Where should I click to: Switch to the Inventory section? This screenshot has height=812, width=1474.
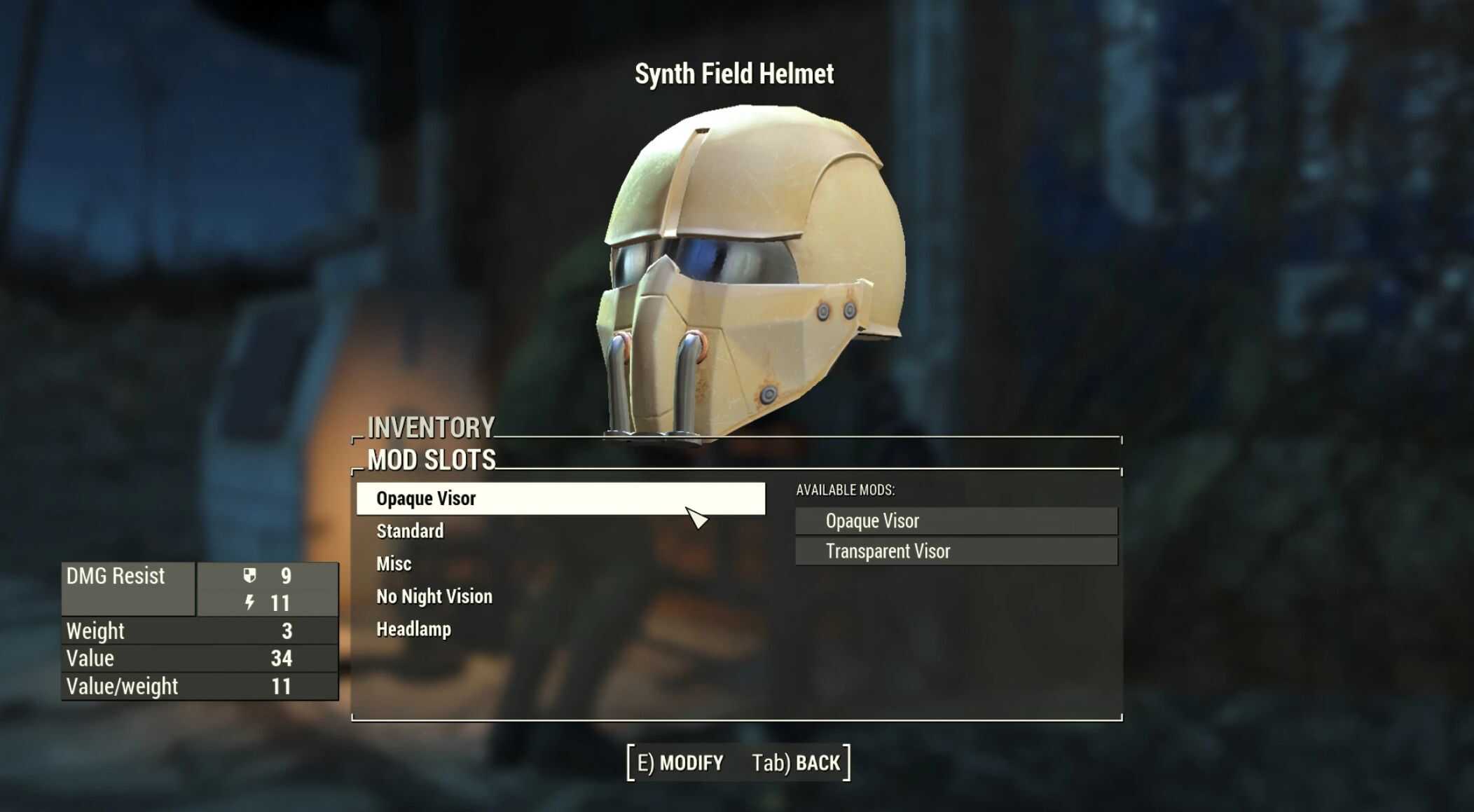point(431,427)
